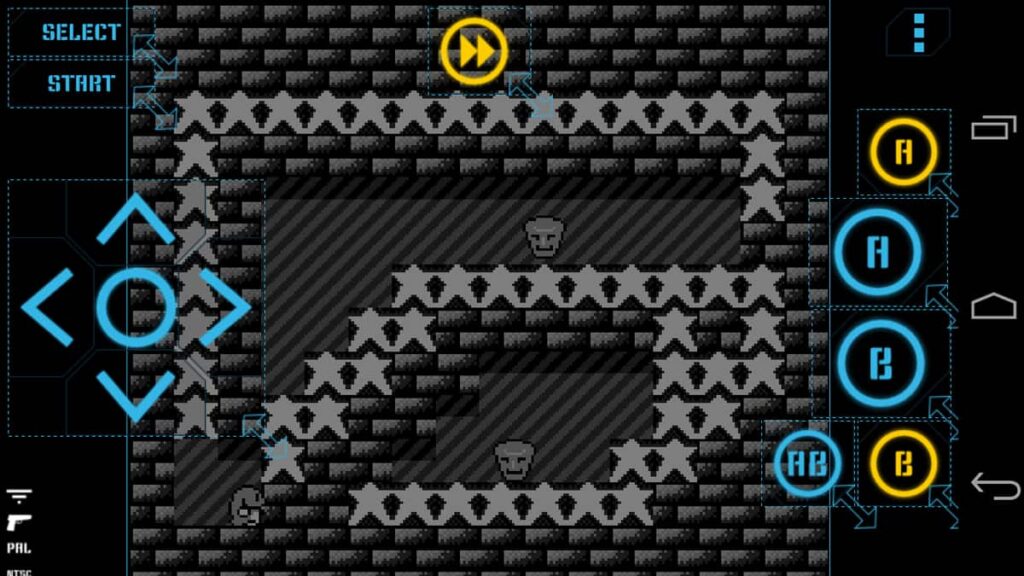The image size is (1024, 576).
Task: Activate the yellow fast-forward button
Action: pyautogui.click(x=474, y=51)
